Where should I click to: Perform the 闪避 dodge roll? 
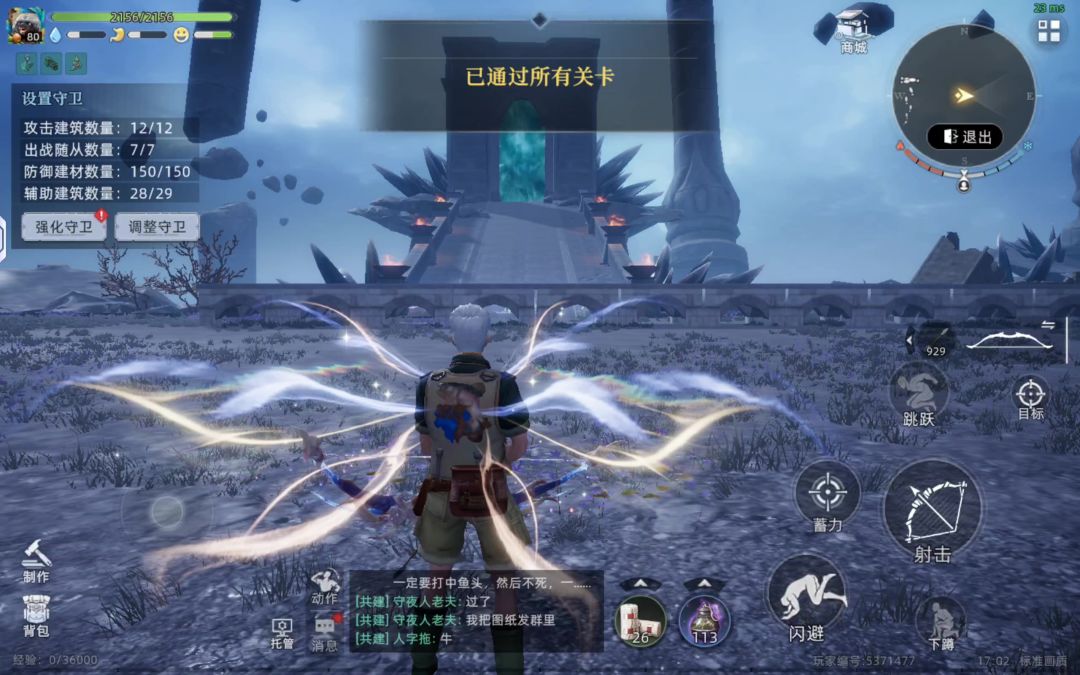(806, 598)
